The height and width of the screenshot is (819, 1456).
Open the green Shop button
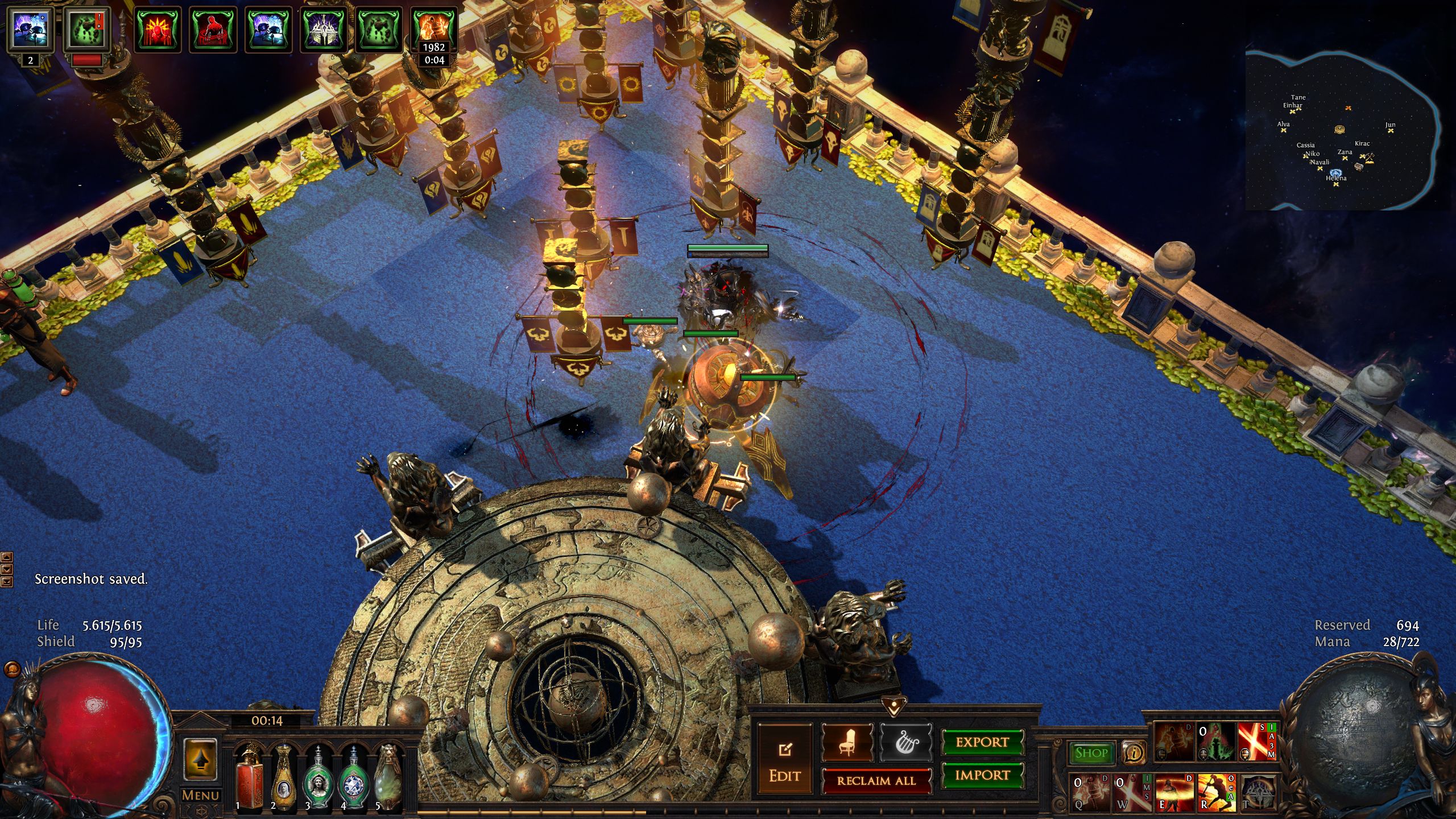(1091, 753)
